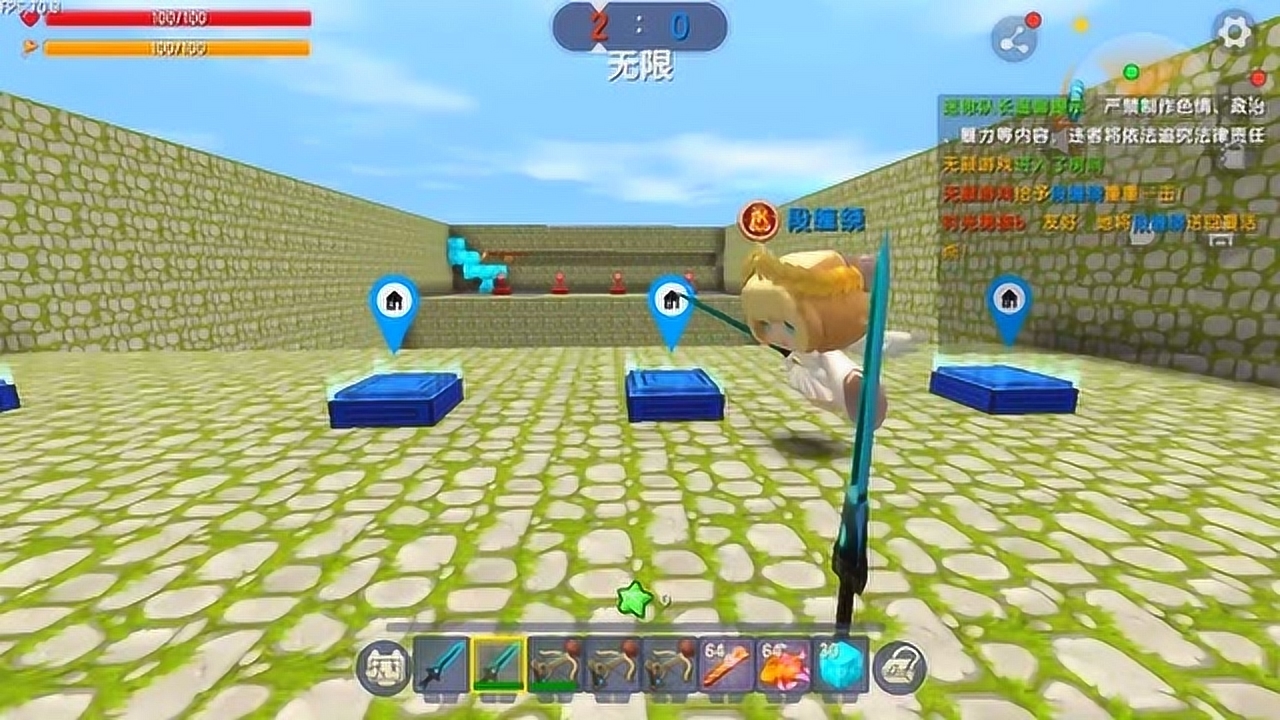
Task: Tap the rightmost blue home marker pin
Action: click(1007, 297)
